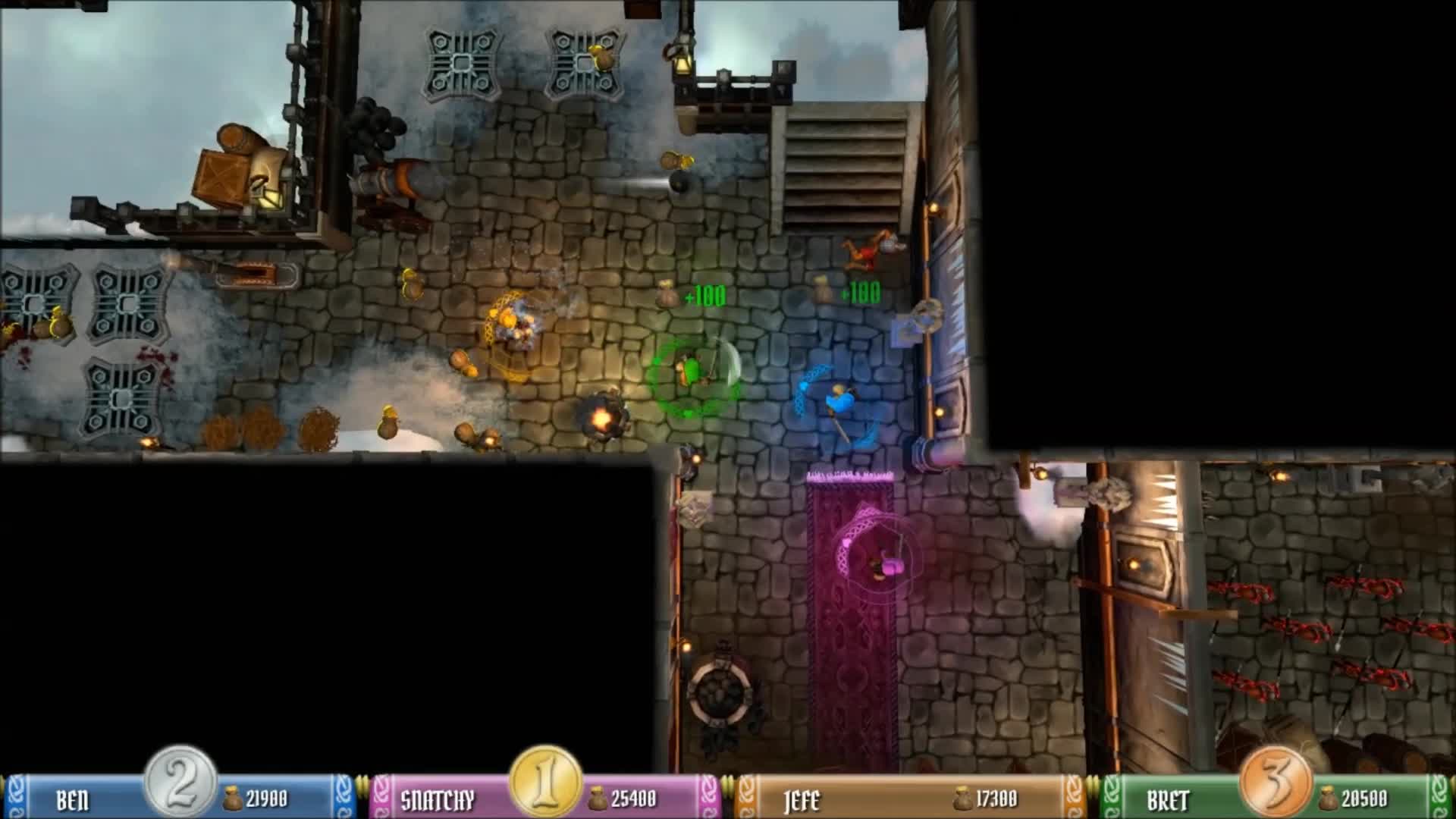Click the money bag icon in JEFE's scoreboard panel
Image resolution: width=1456 pixels, height=819 pixels.
click(x=963, y=798)
